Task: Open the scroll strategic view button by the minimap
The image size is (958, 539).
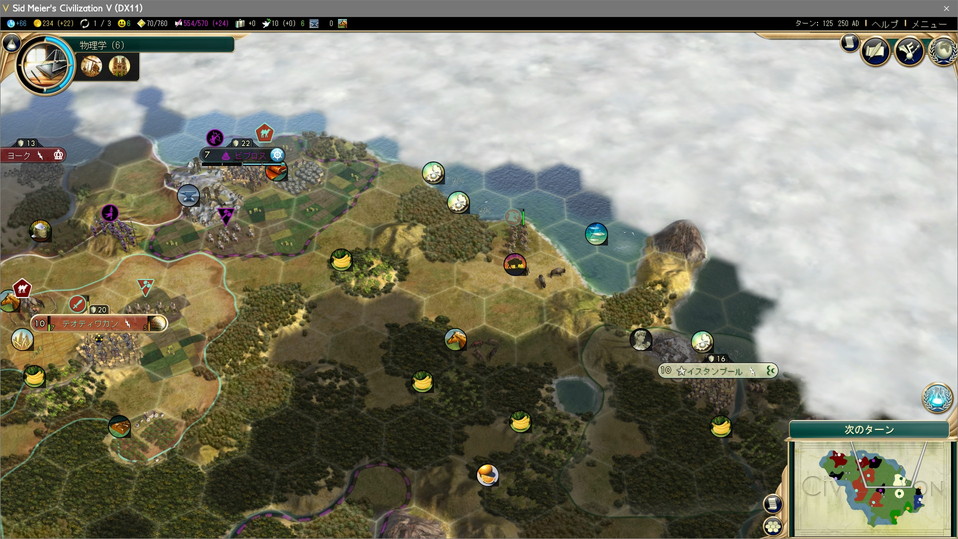Action: (772, 504)
